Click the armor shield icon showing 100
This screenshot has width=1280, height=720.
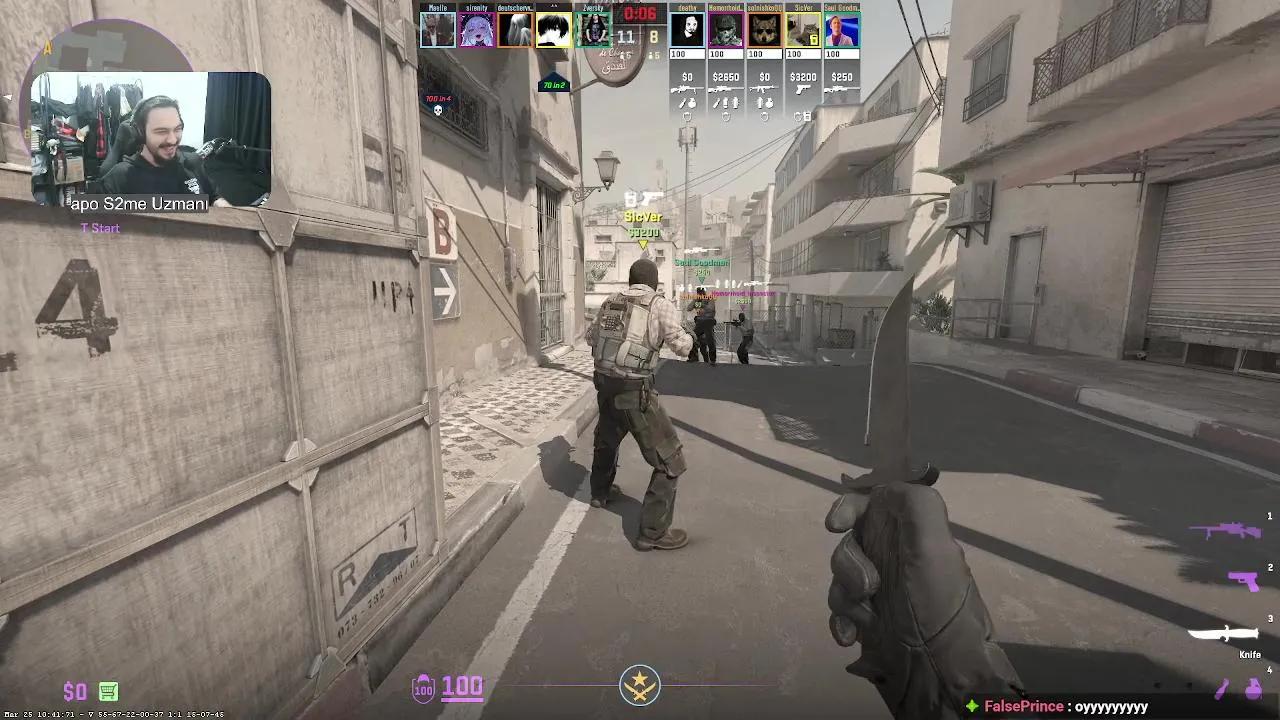point(423,686)
